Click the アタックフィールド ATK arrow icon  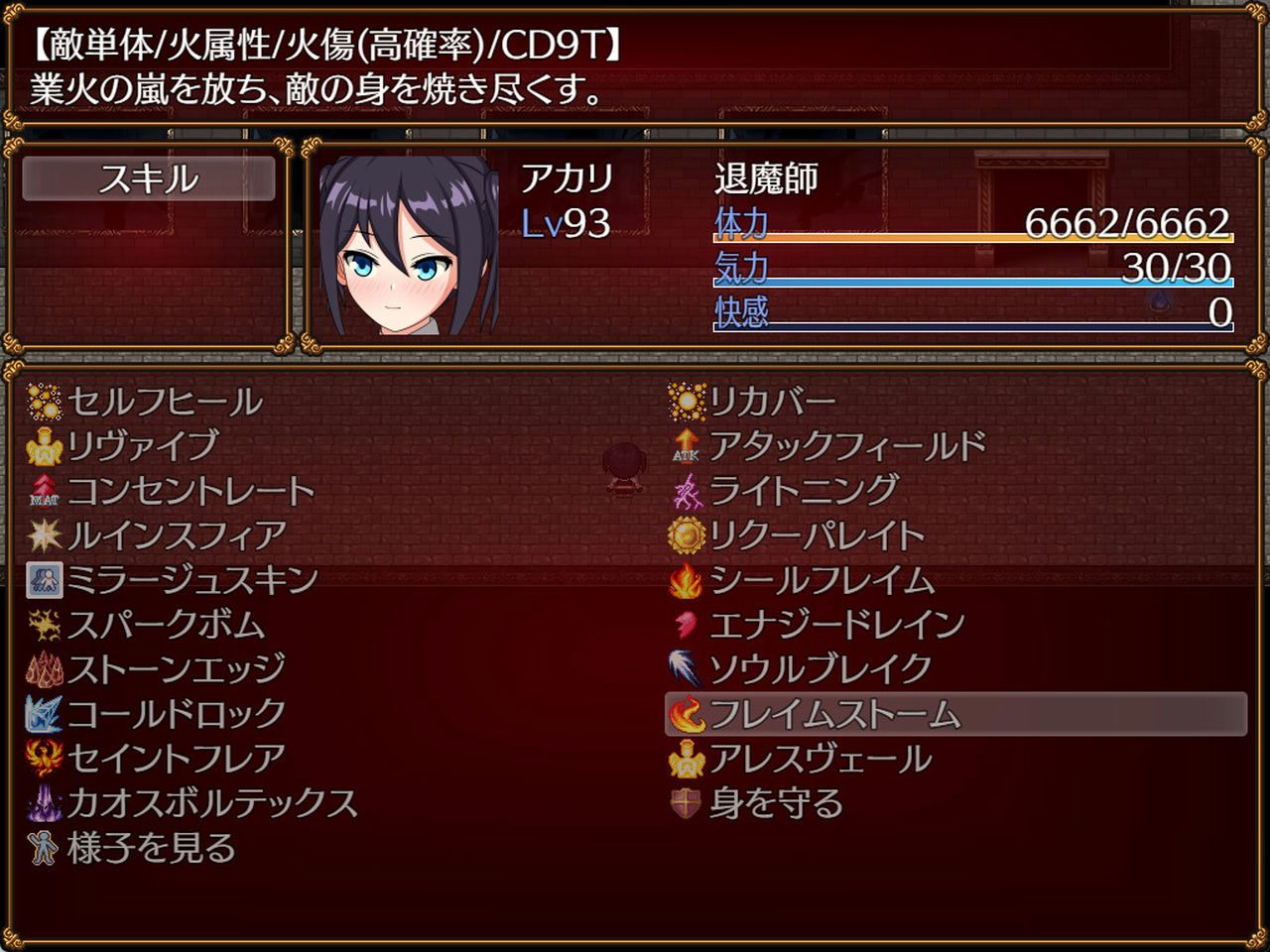click(x=687, y=446)
